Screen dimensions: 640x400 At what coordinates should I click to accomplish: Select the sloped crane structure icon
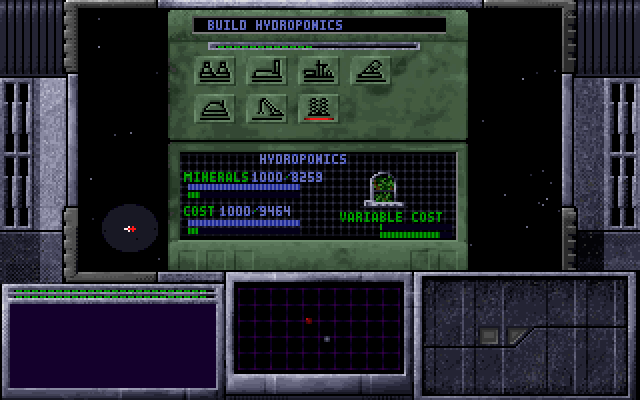pos(268,108)
